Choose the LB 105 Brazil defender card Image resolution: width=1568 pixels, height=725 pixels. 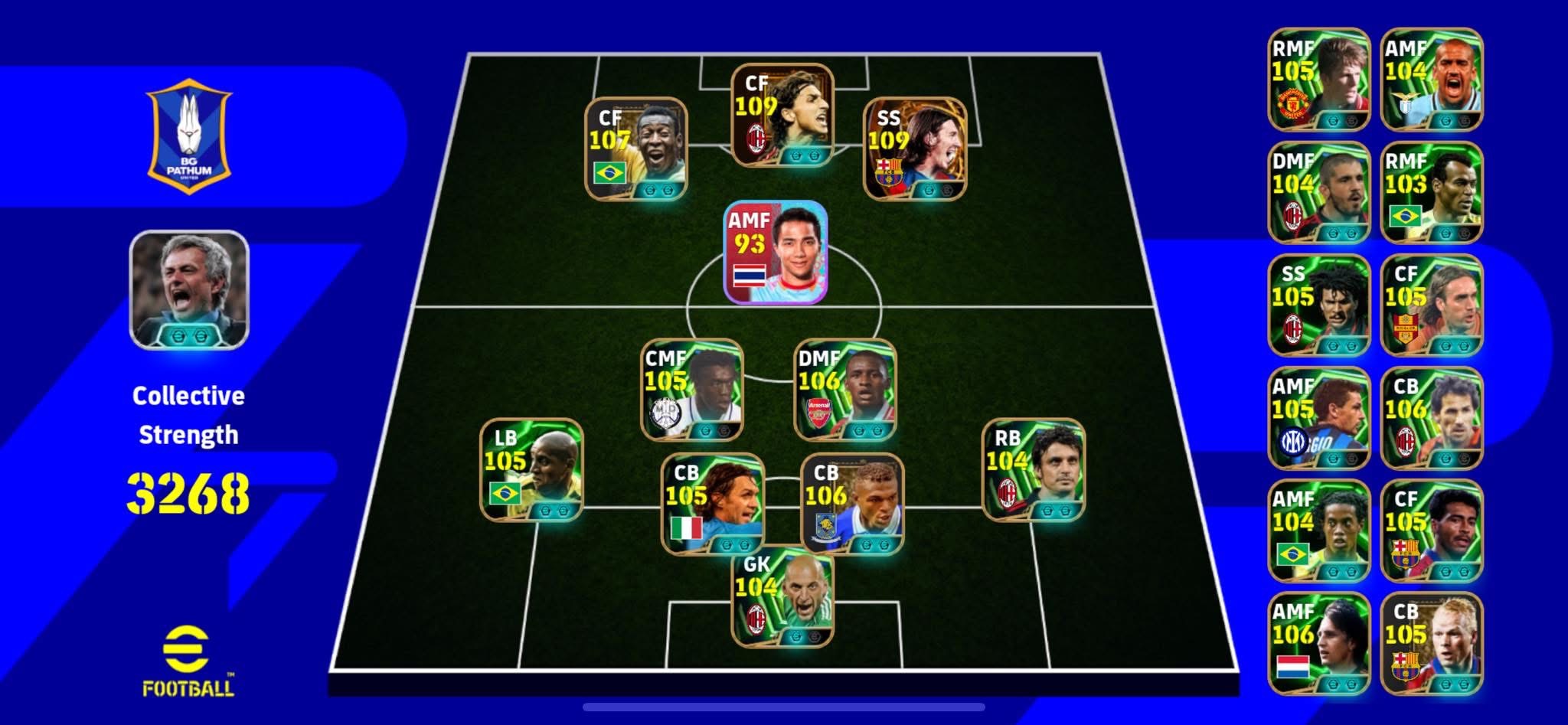pyautogui.click(x=531, y=470)
